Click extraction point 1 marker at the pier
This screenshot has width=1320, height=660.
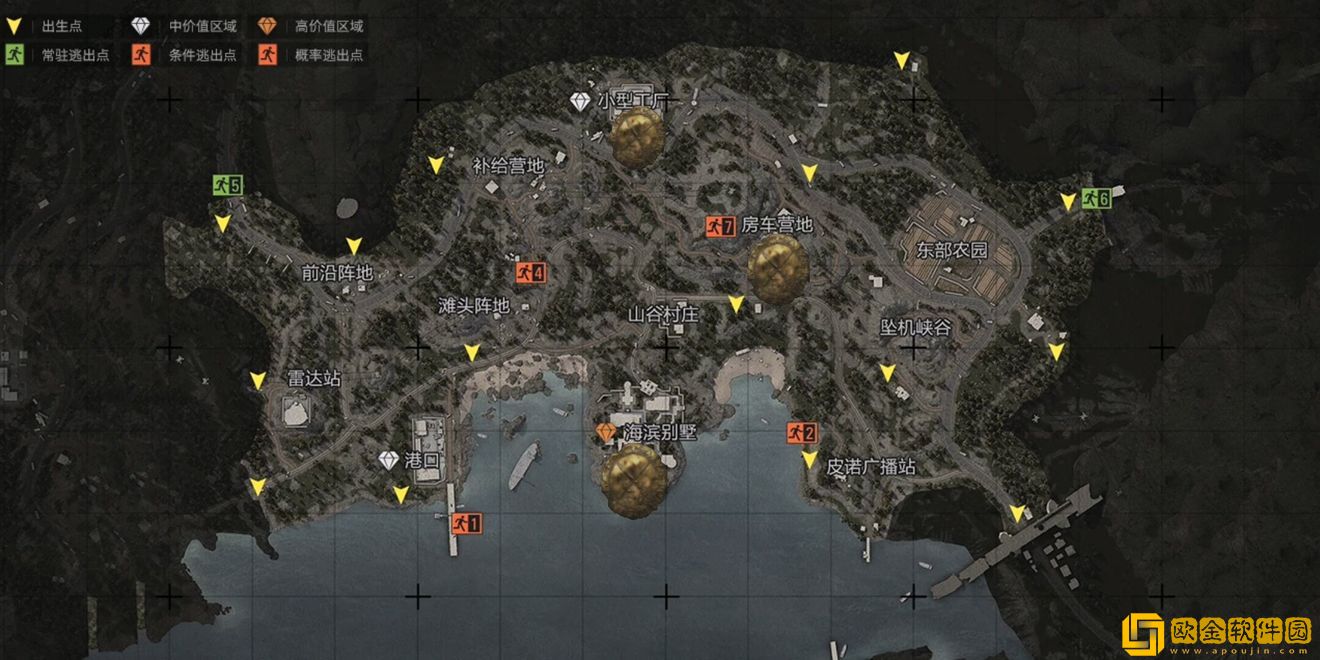466,522
